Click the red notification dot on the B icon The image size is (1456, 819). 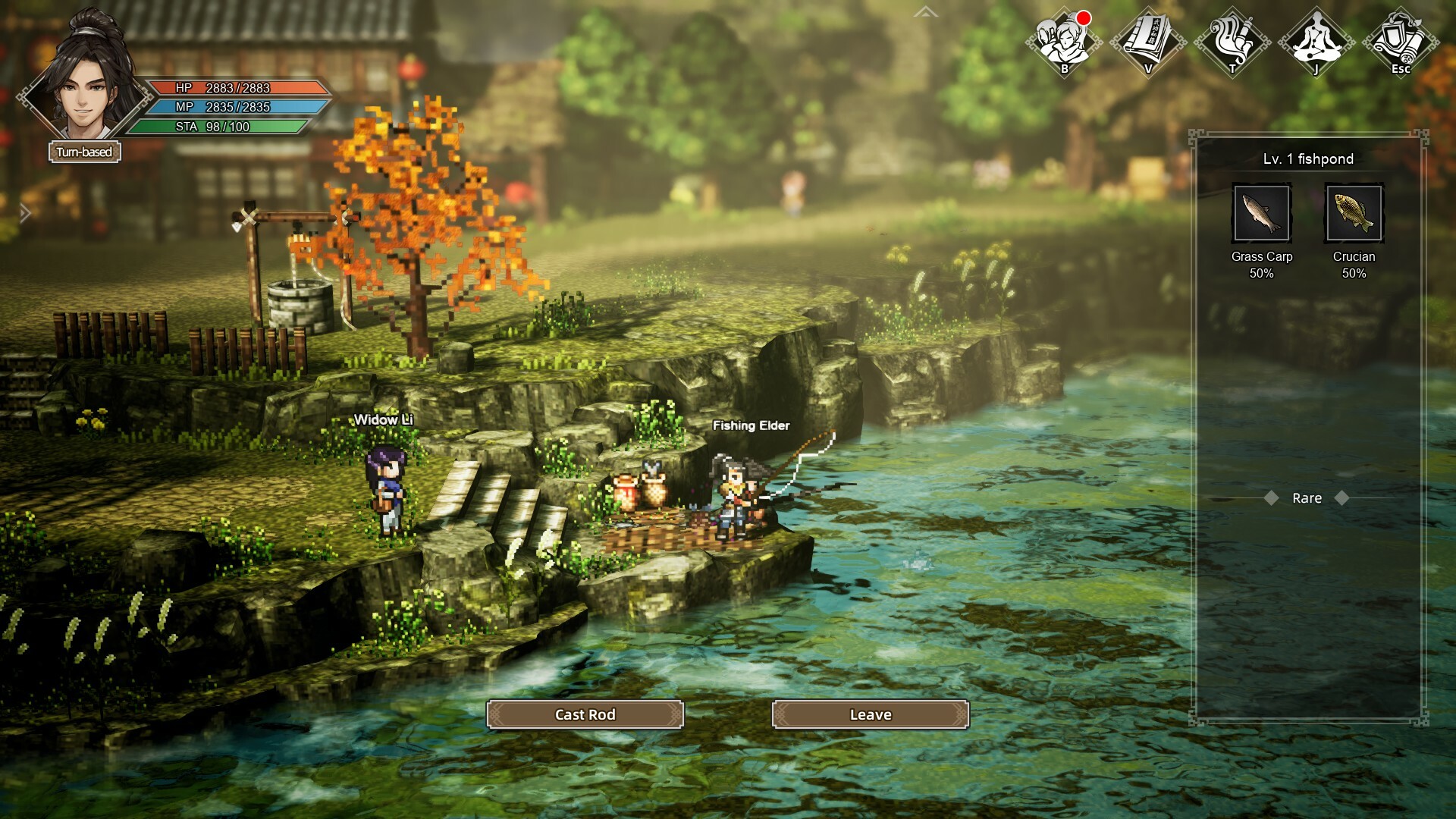click(1082, 17)
